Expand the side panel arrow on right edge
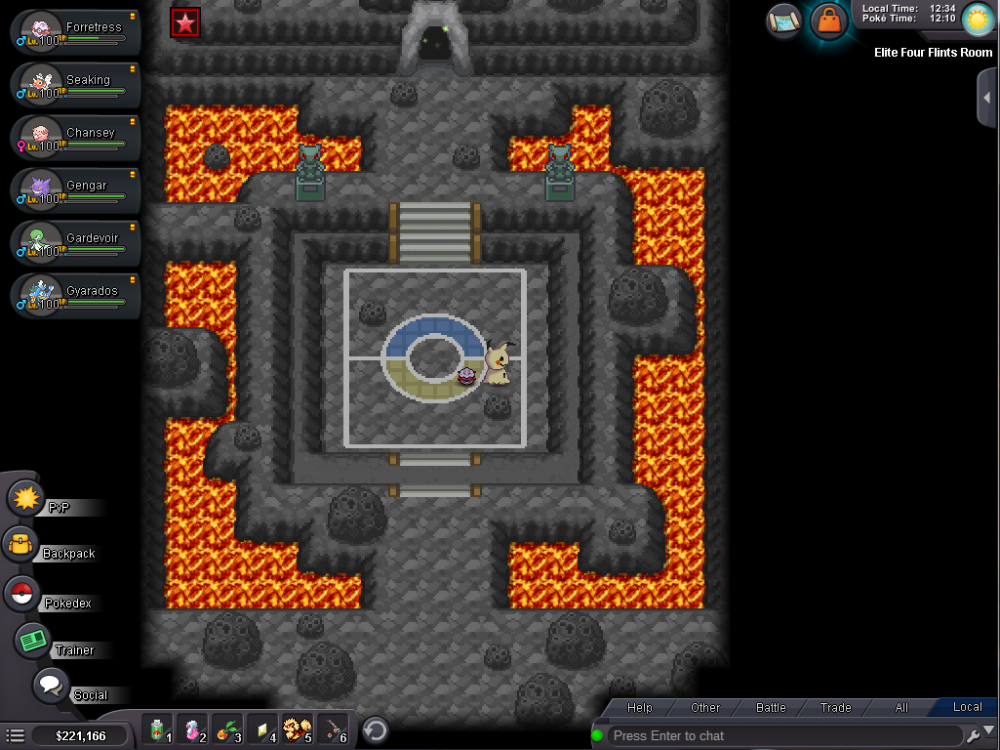 988,98
